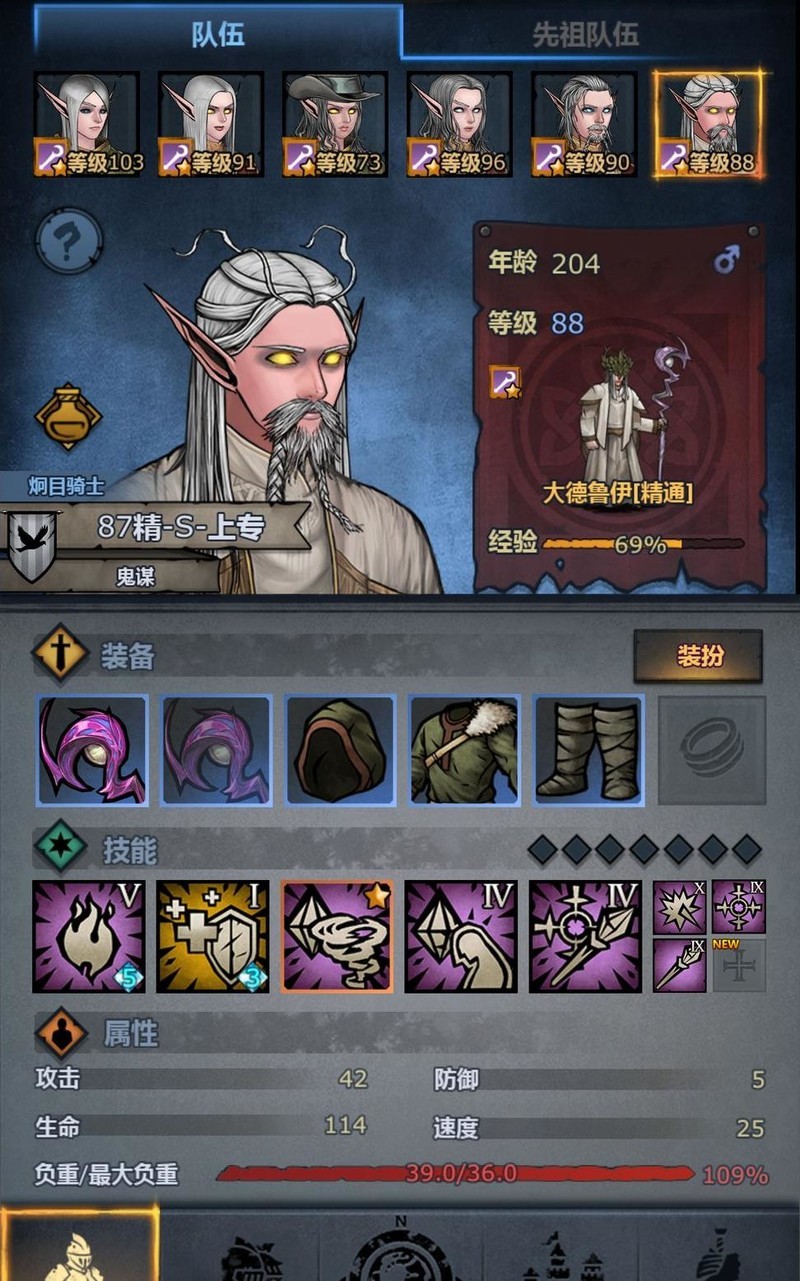Choose the hat-wearing level 73 member
The image size is (800, 1281).
(x=336, y=124)
